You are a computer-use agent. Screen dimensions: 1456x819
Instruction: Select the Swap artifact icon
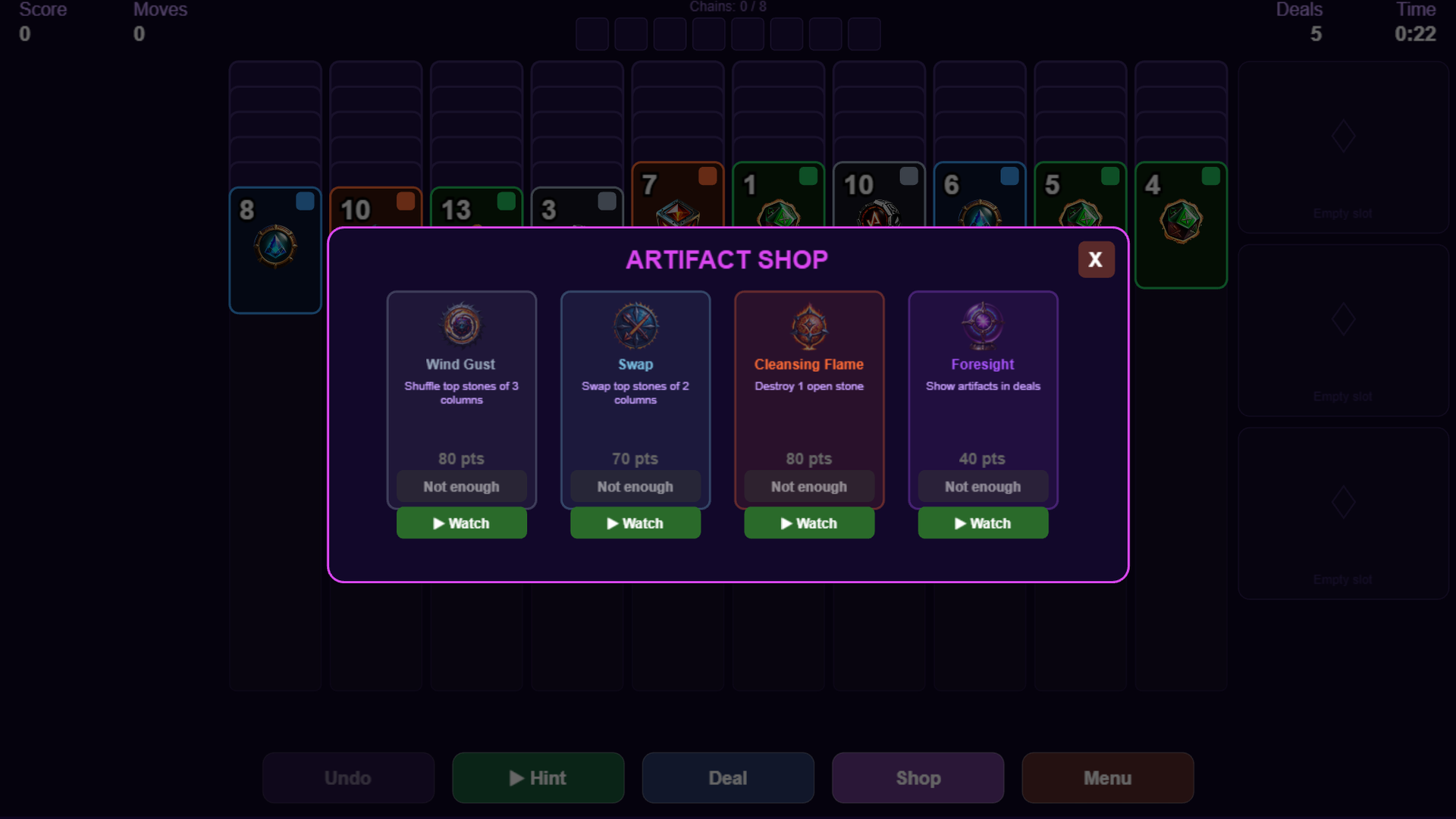(x=635, y=325)
